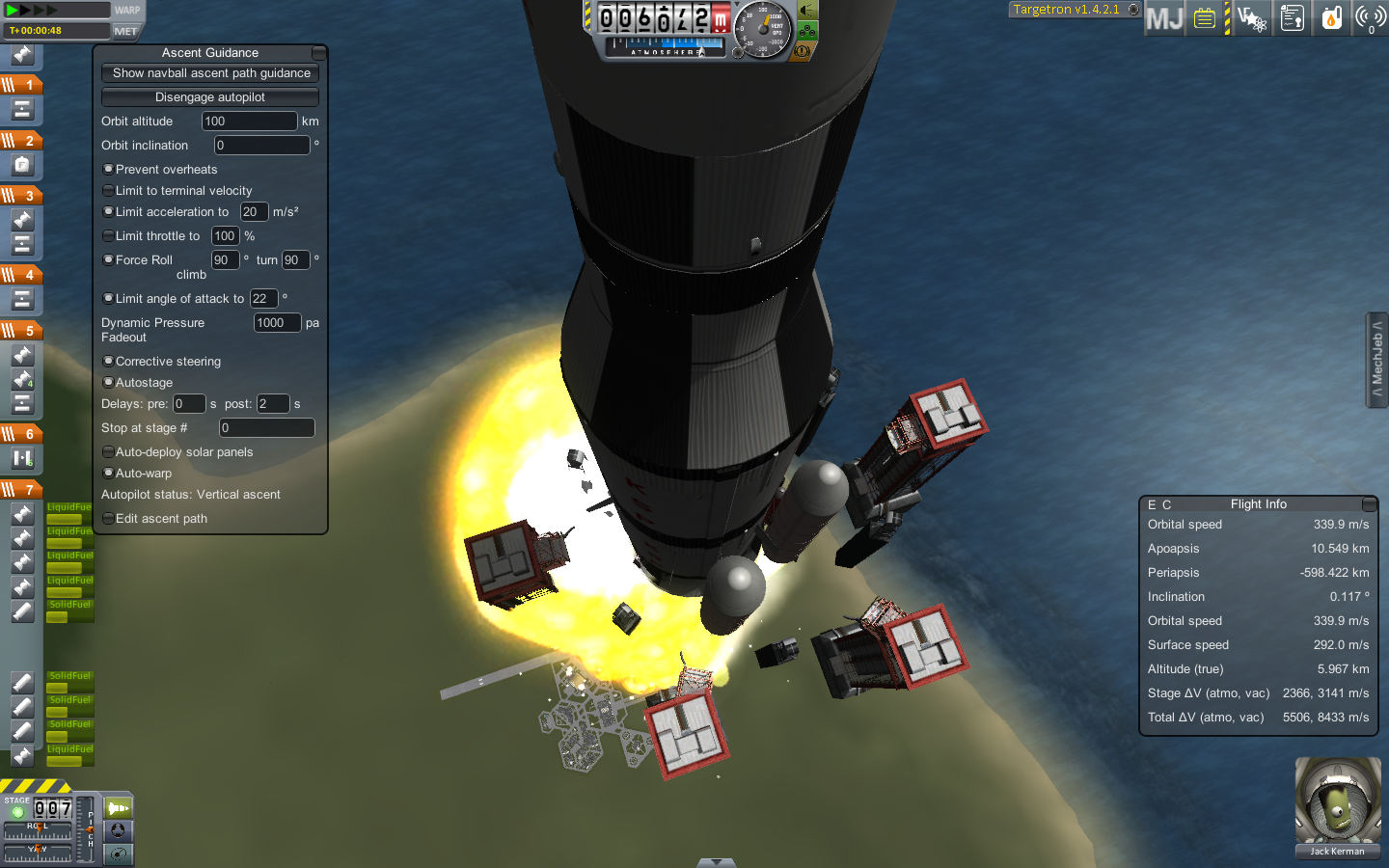Open the contracts document toolbar icon
The width and height of the screenshot is (1389, 868).
tap(1292, 17)
